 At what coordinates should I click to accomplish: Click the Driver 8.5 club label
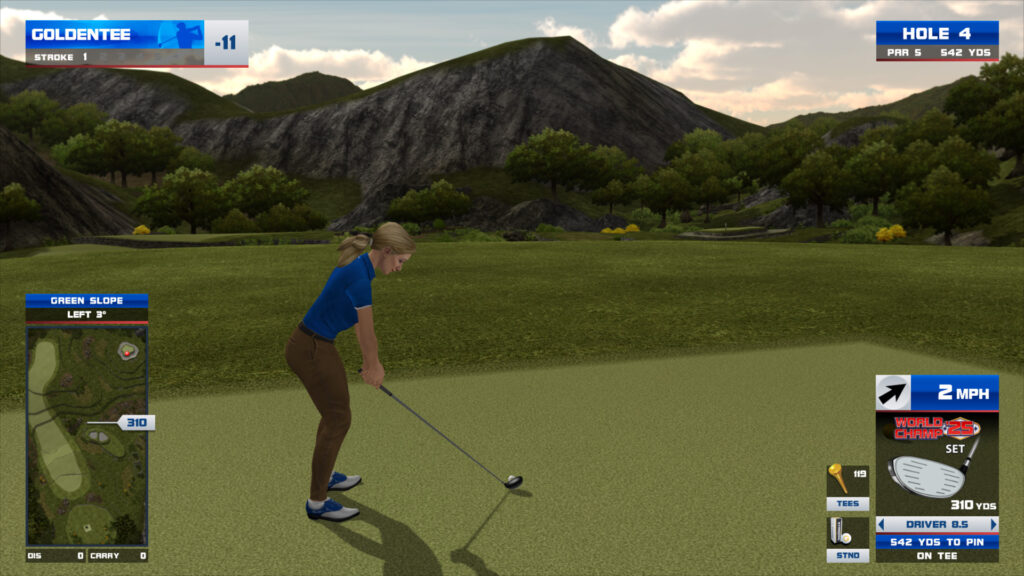click(x=936, y=524)
